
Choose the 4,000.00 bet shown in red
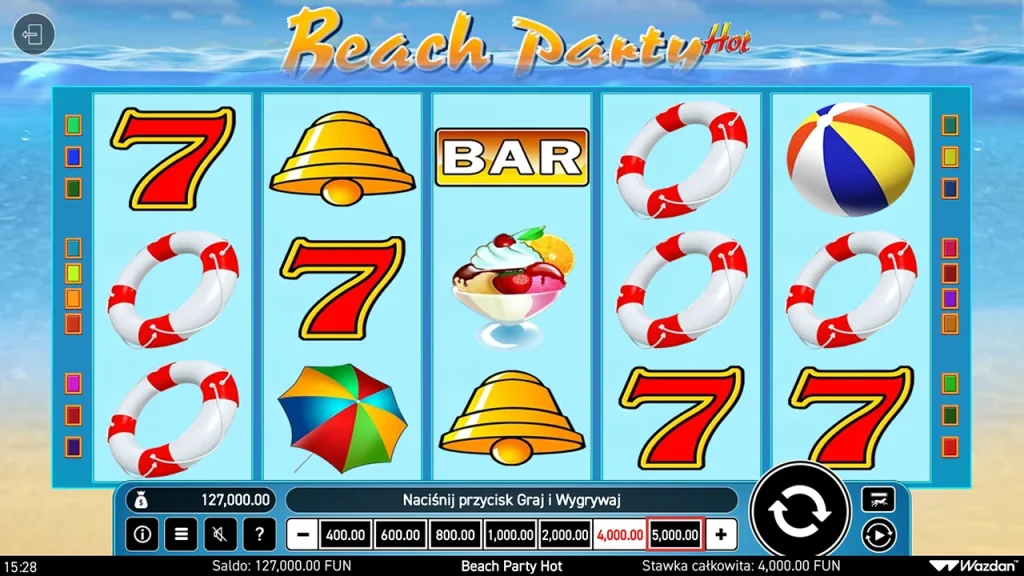[620, 535]
